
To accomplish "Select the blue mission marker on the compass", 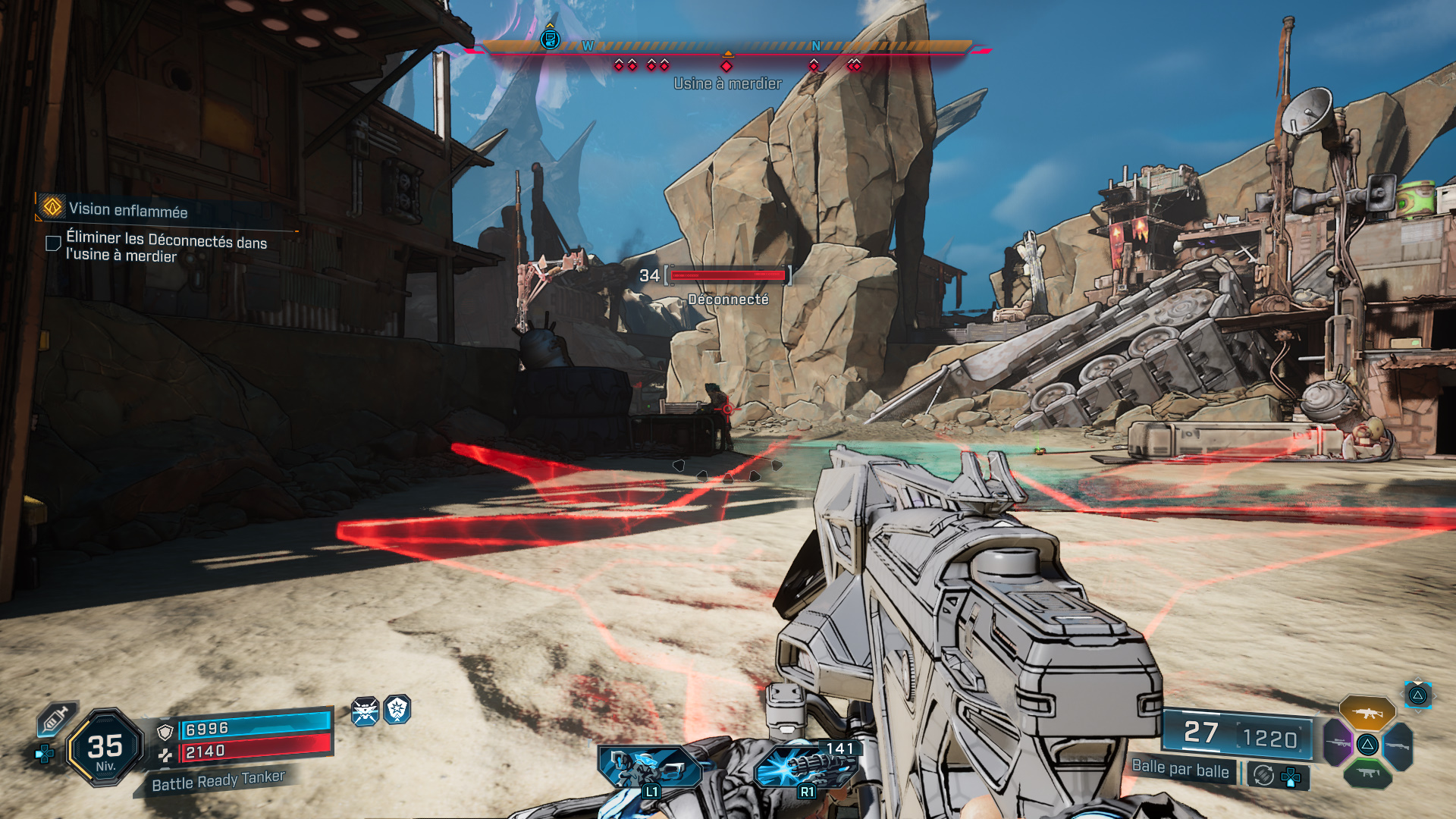I will pyautogui.click(x=550, y=39).
